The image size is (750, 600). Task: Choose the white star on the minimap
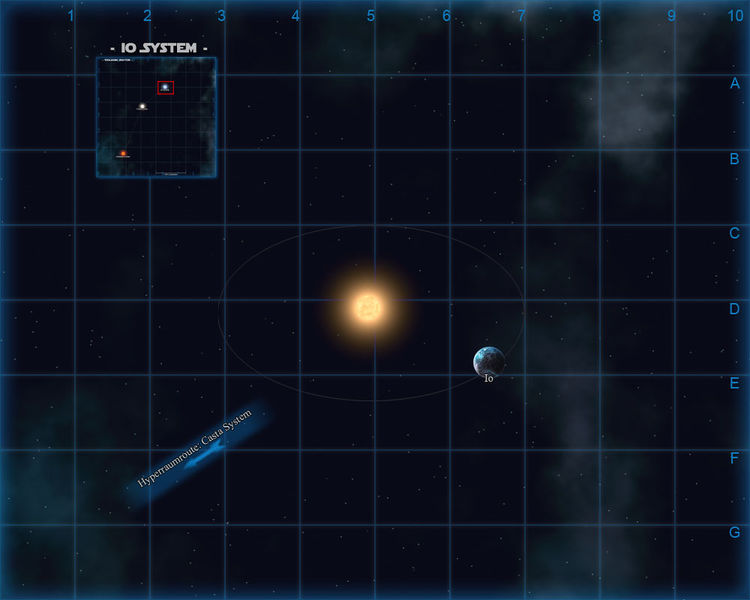(142, 106)
